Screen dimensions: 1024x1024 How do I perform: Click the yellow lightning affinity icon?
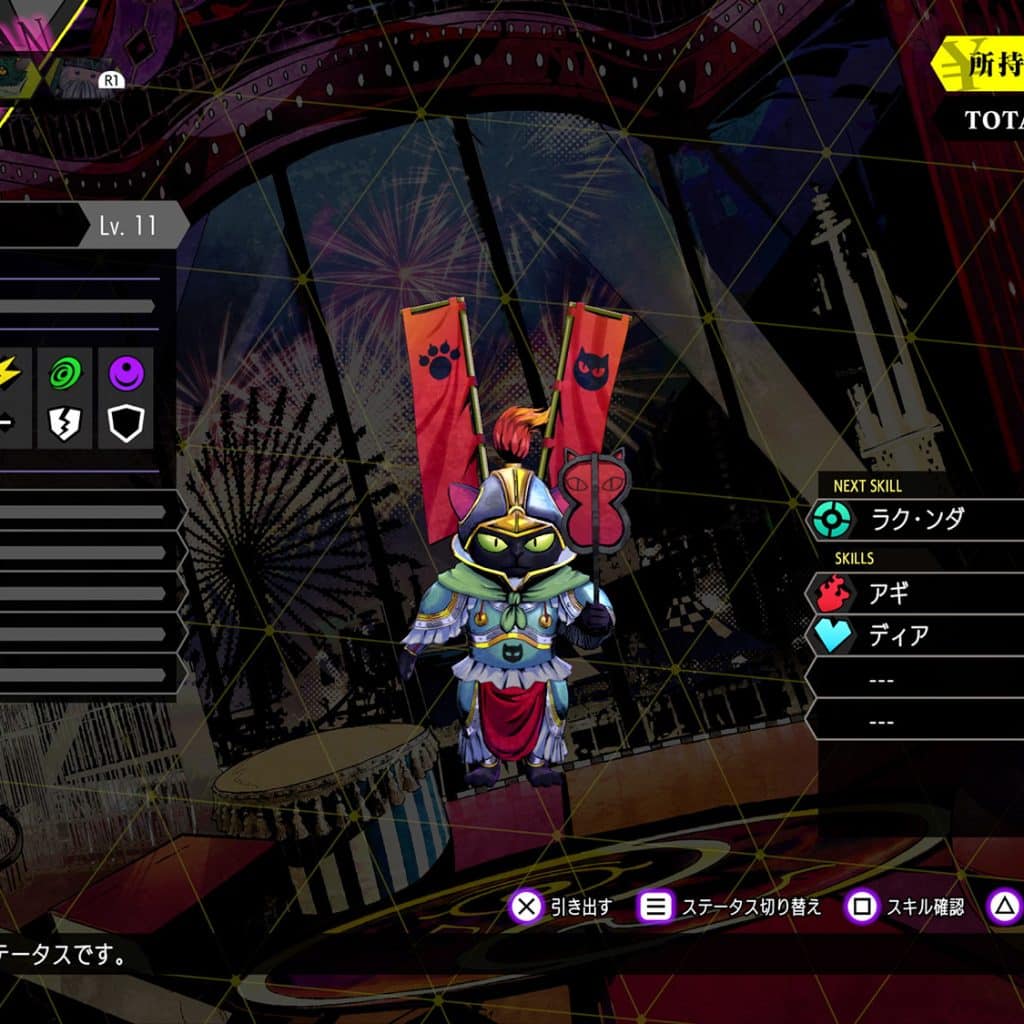(x=10, y=373)
